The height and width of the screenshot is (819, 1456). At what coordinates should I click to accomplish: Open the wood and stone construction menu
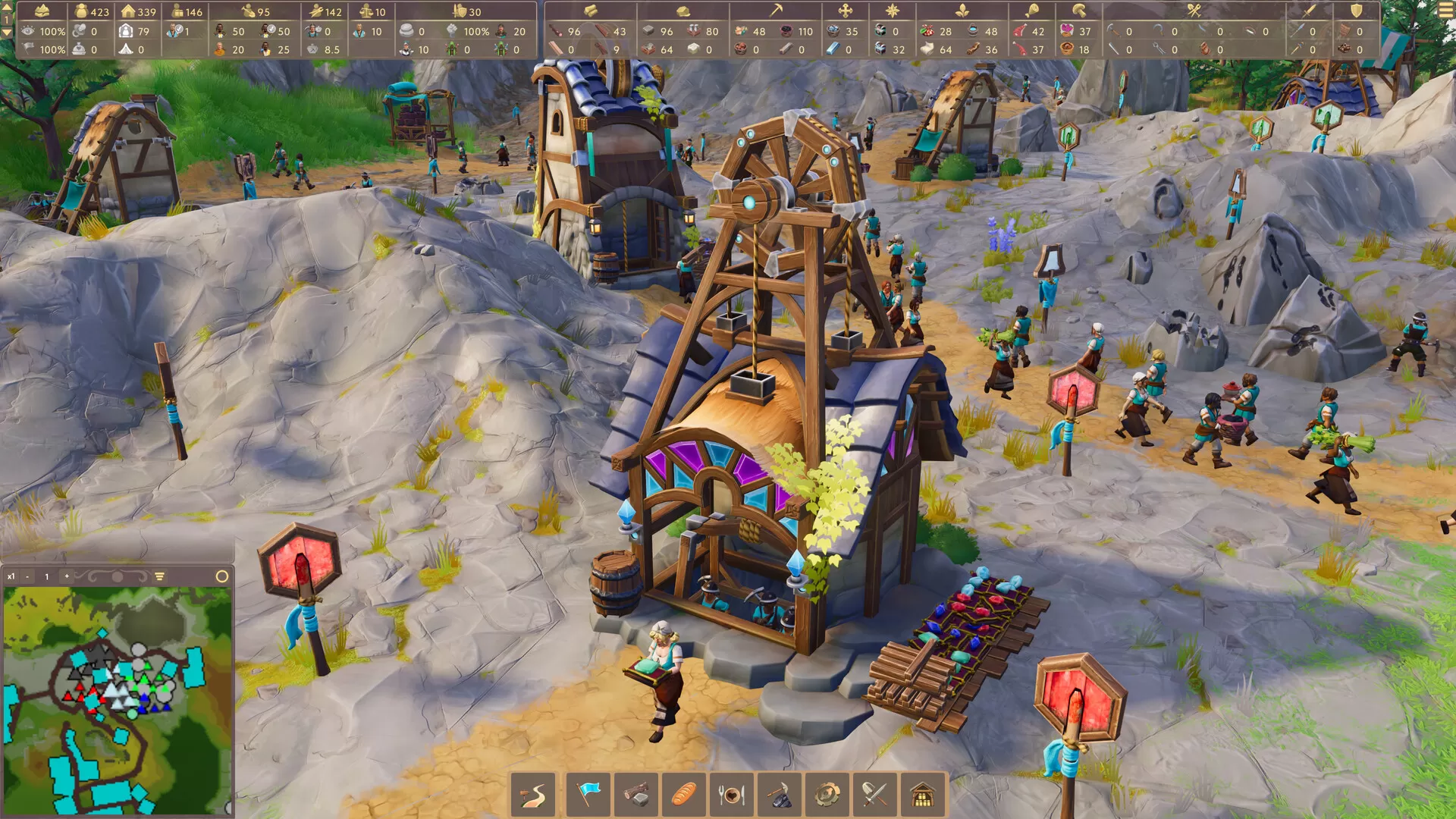pos(636,793)
